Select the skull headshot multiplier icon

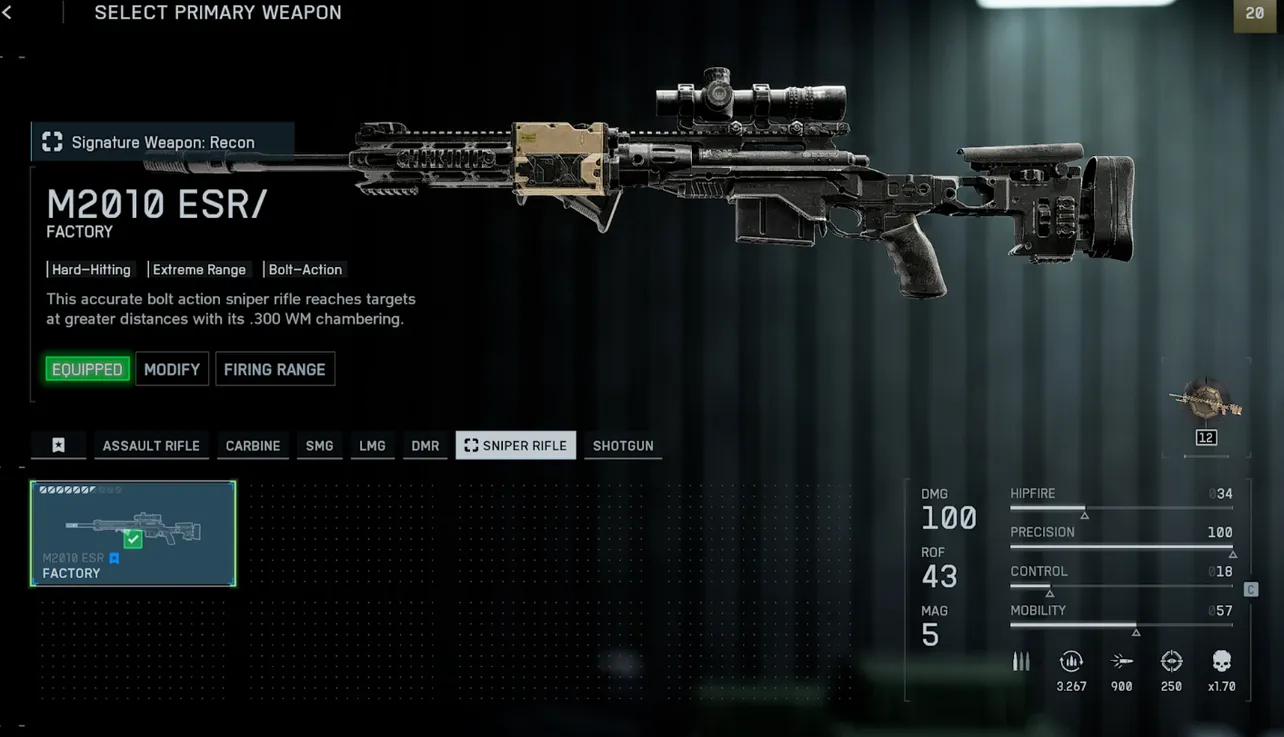tap(1221, 661)
